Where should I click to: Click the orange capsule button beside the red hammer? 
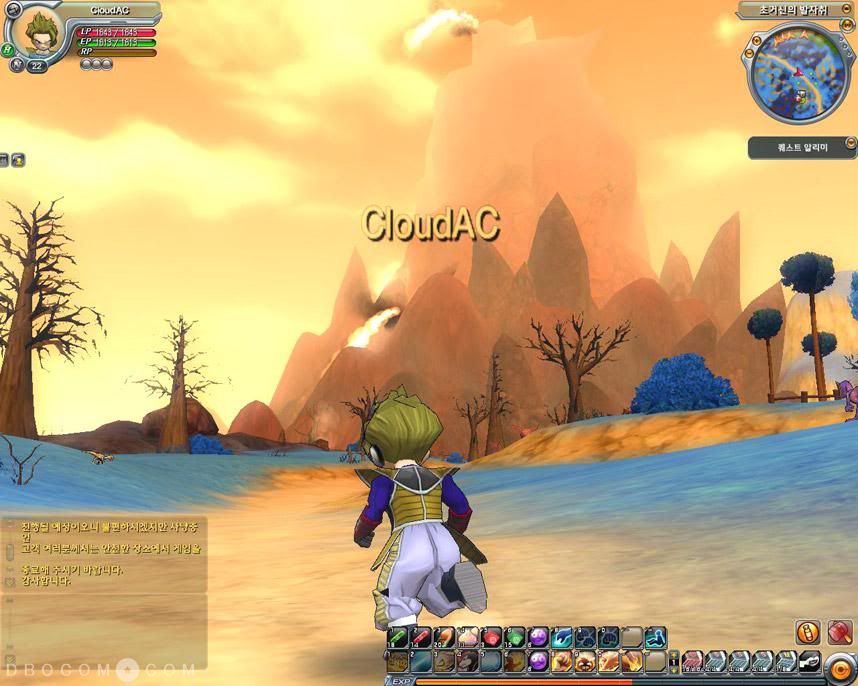[x=808, y=632]
